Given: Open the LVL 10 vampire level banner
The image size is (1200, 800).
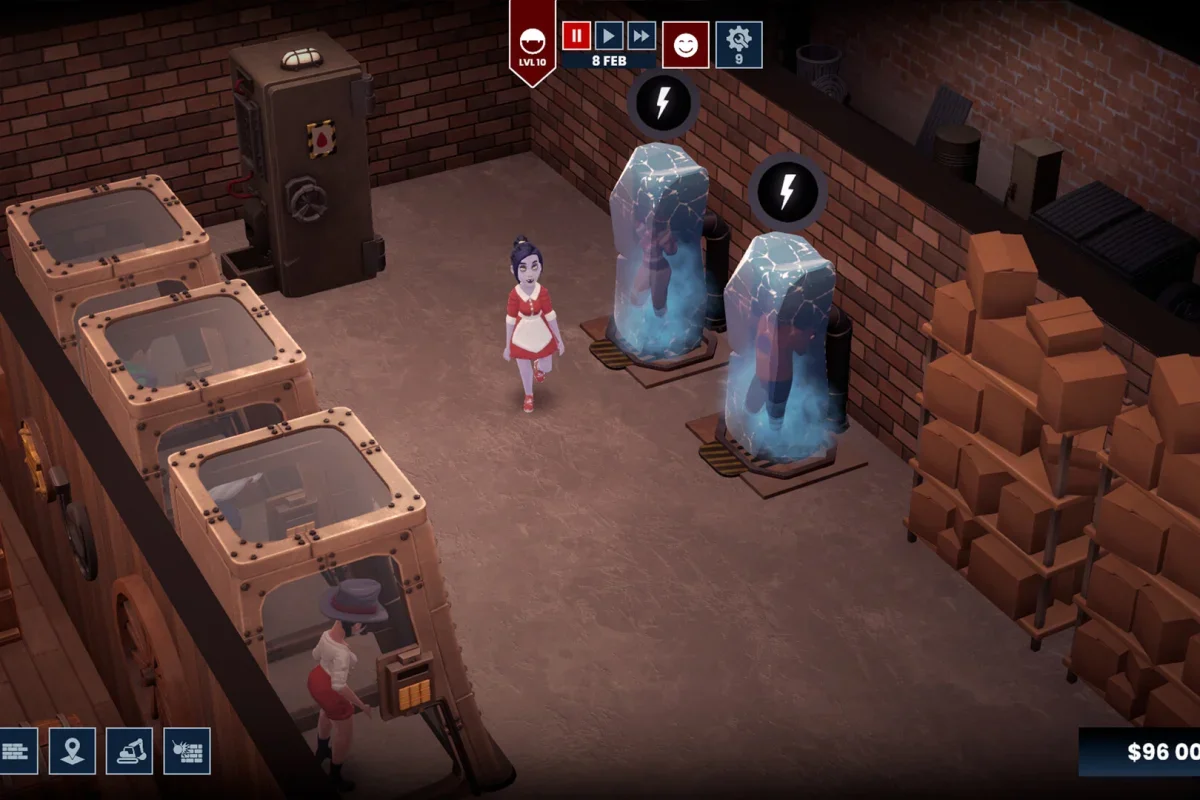Looking at the screenshot, I should click(x=532, y=44).
